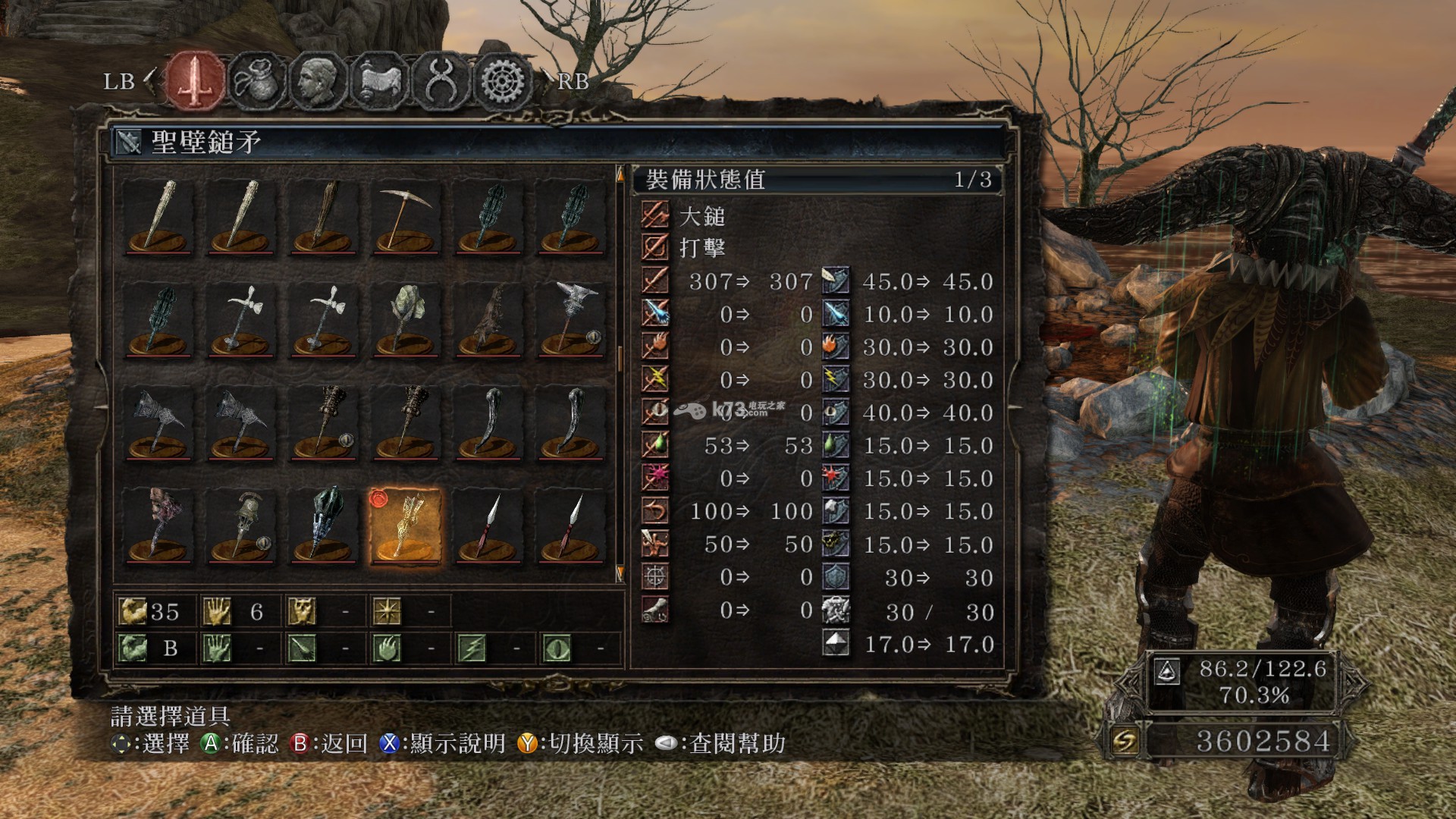Click the scroll-down arrow of the weapon list
This screenshot has height=819, width=1456.
click(620, 573)
